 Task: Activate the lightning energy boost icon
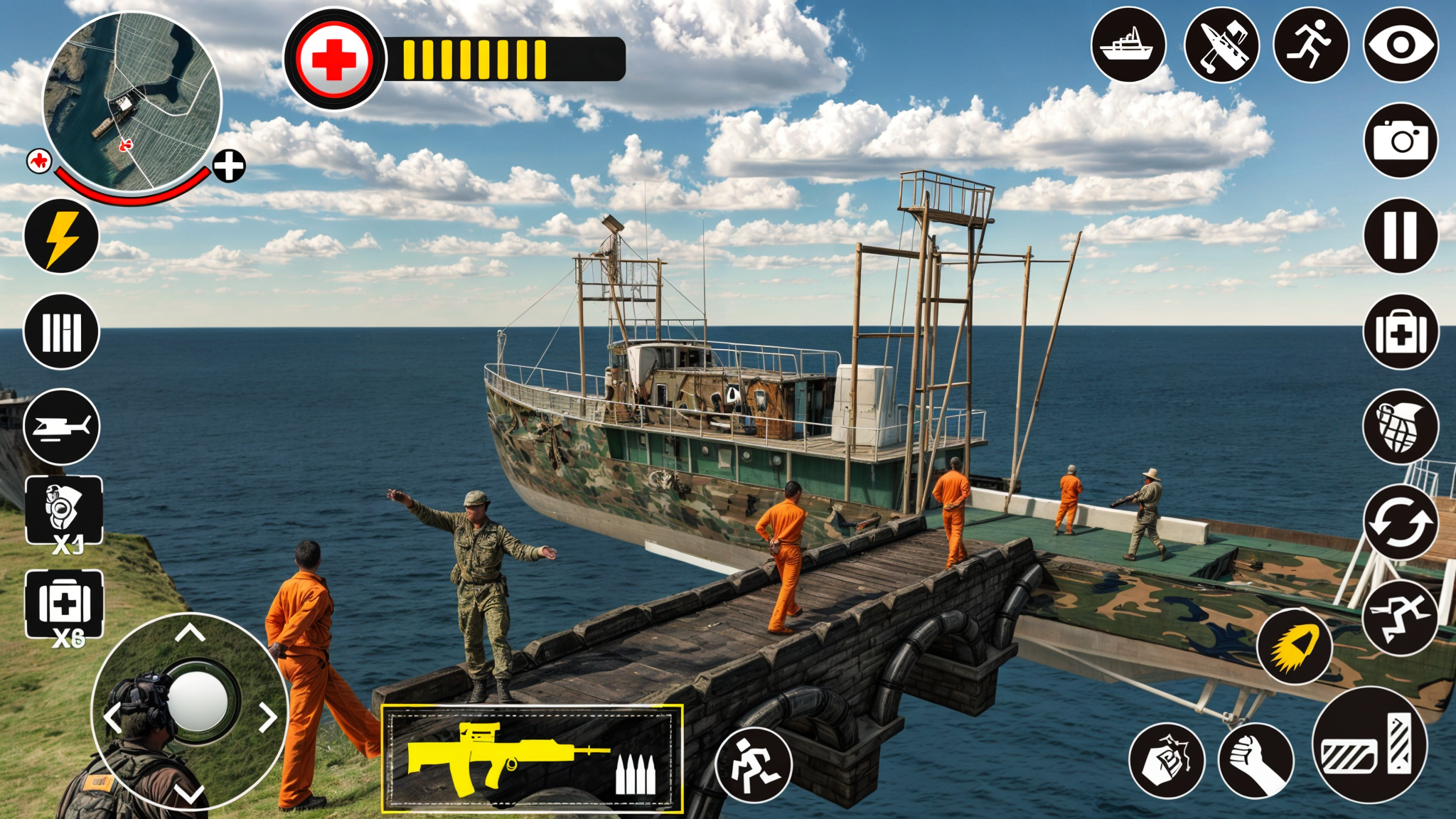click(x=62, y=237)
